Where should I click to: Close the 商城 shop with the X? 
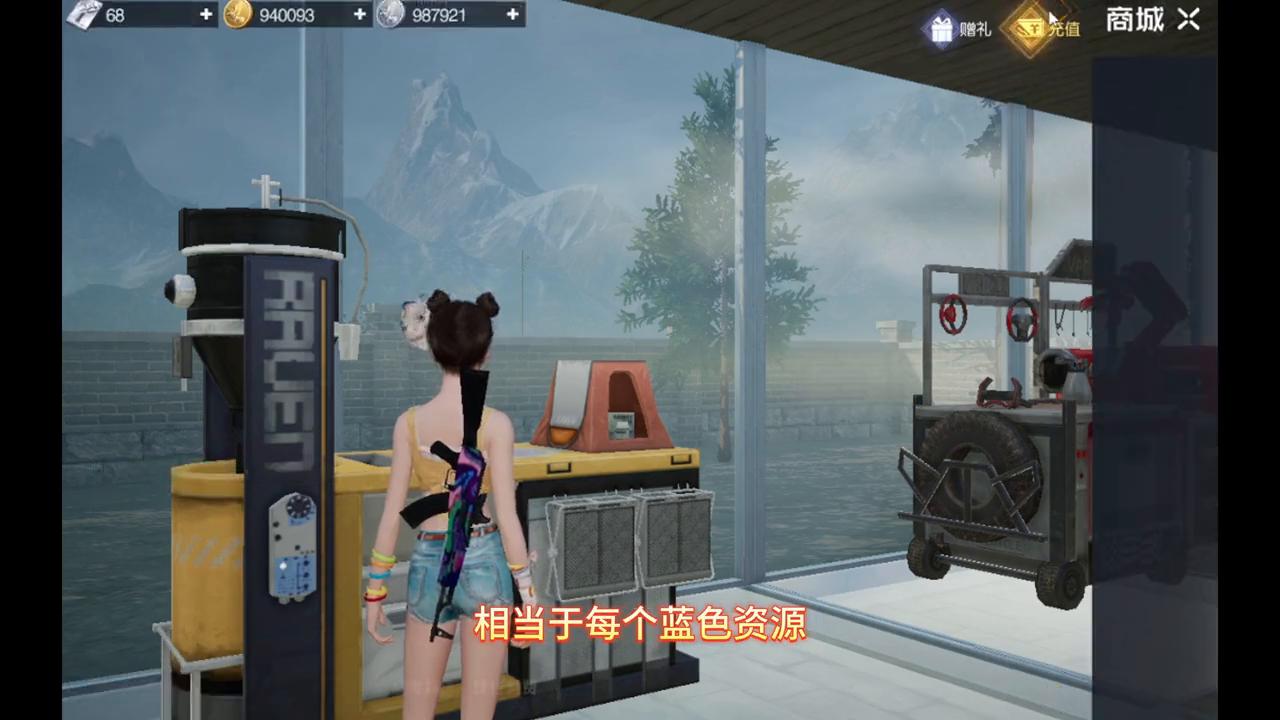pos(1188,21)
